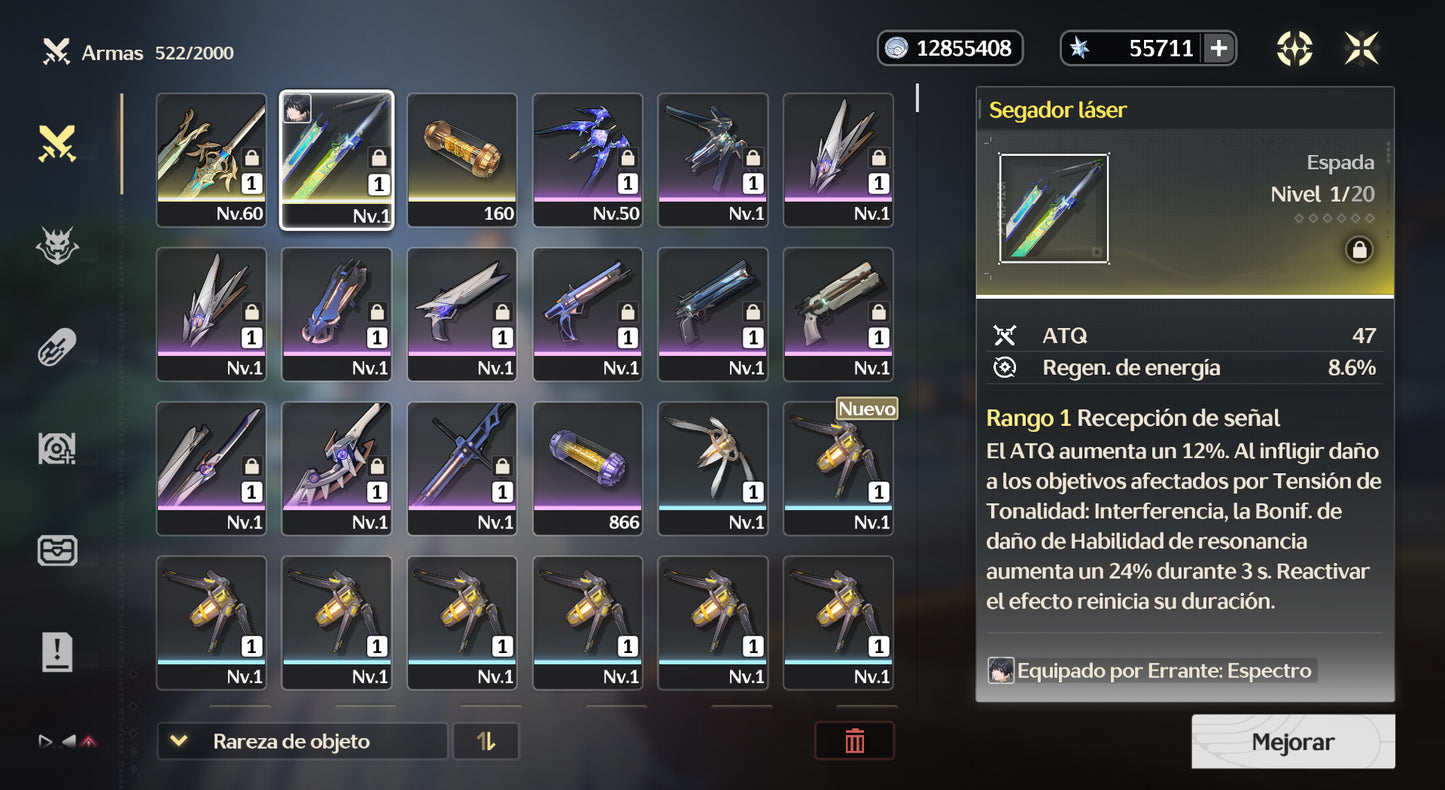Click the 12855408 shell credits counter

pos(949,47)
